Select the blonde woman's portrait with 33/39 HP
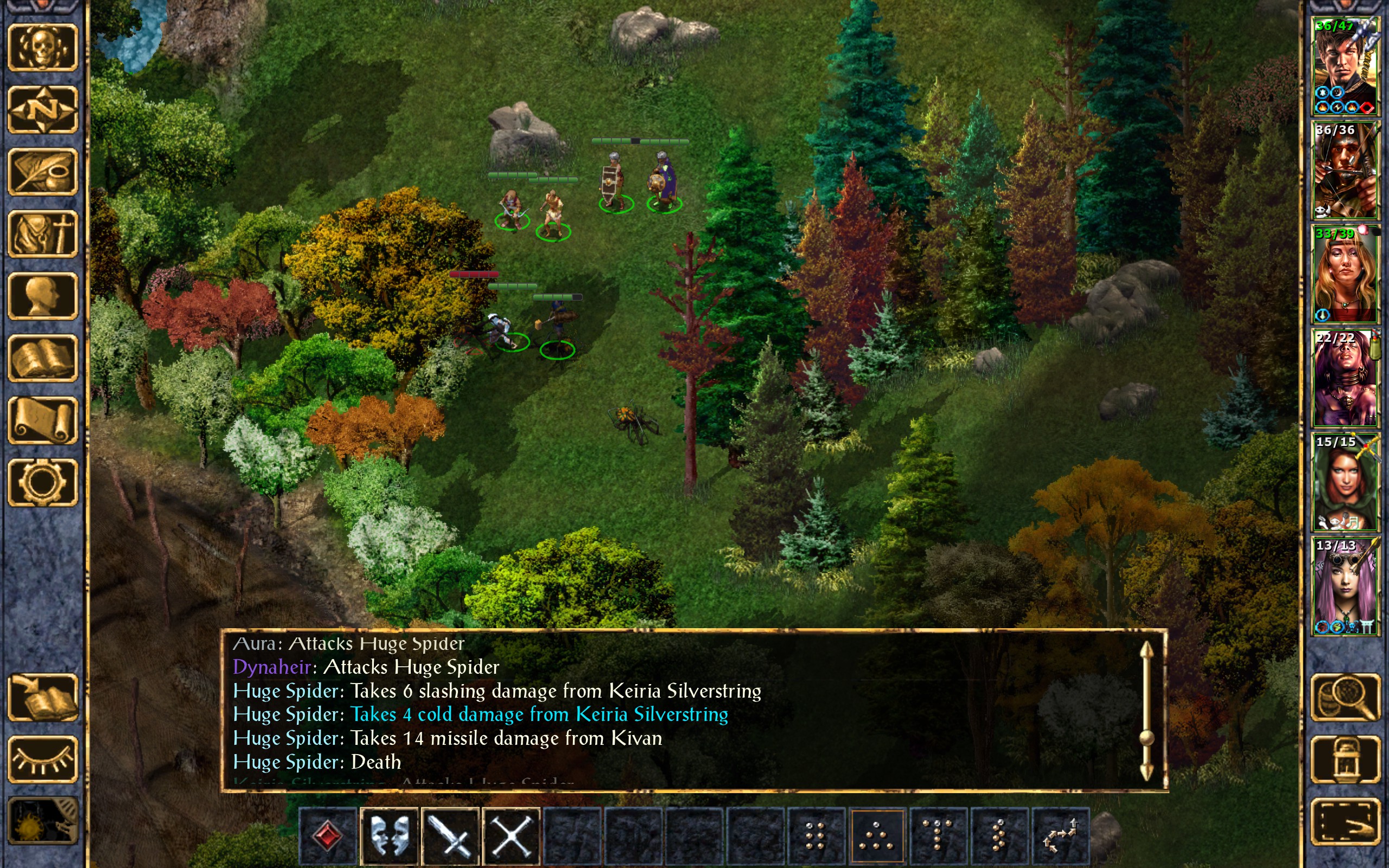The height and width of the screenshot is (868, 1389). 1345,275
